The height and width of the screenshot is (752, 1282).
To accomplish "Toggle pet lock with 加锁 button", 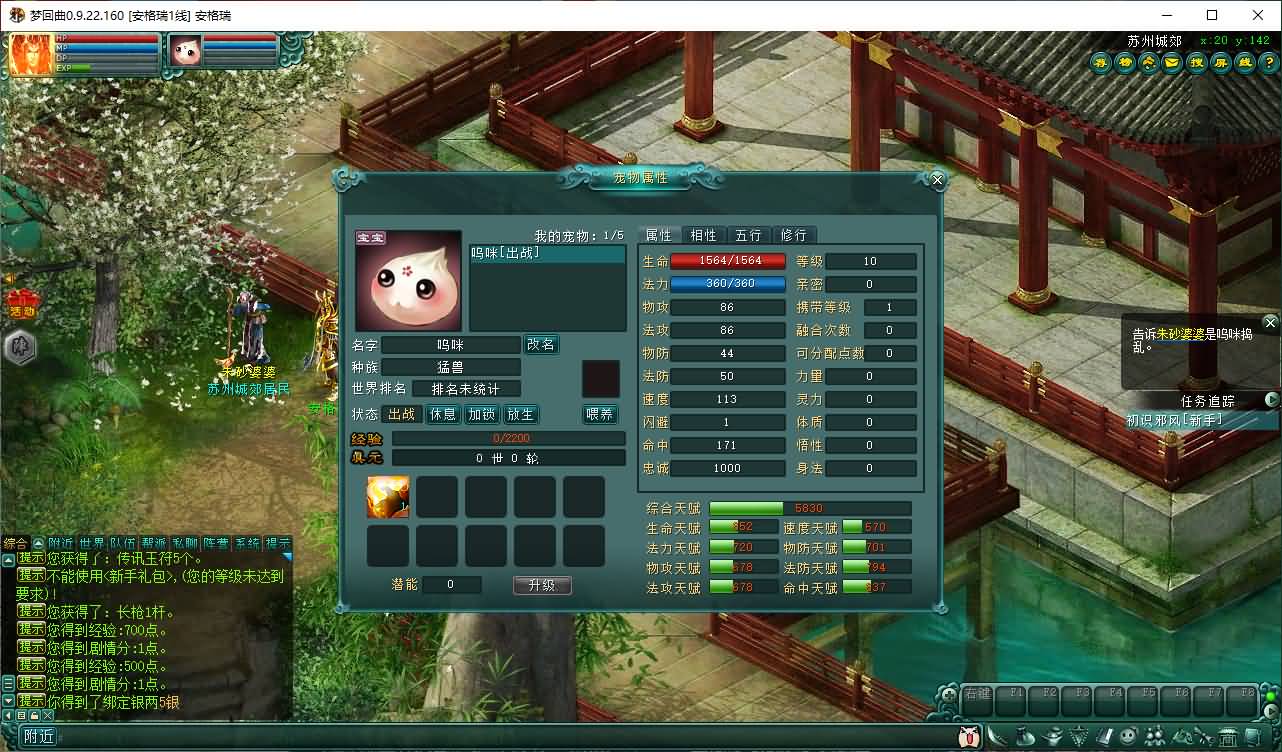I will coord(481,414).
